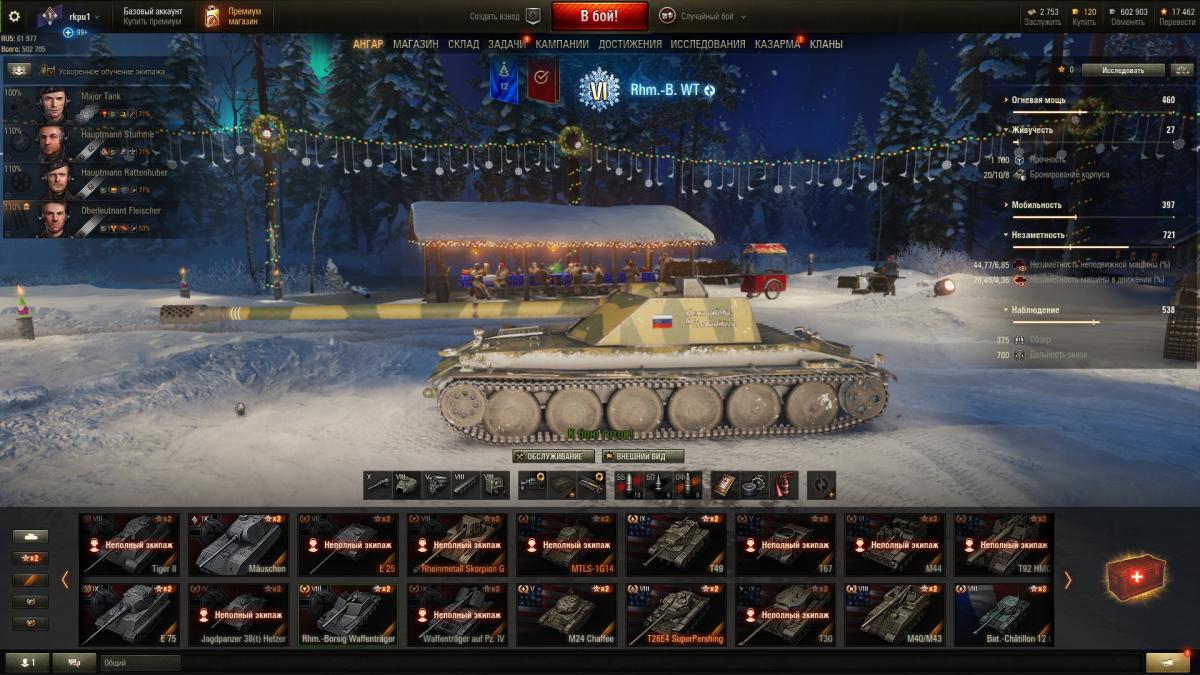Open the settings gear menu
The image size is (1200, 675).
coord(14,16)
